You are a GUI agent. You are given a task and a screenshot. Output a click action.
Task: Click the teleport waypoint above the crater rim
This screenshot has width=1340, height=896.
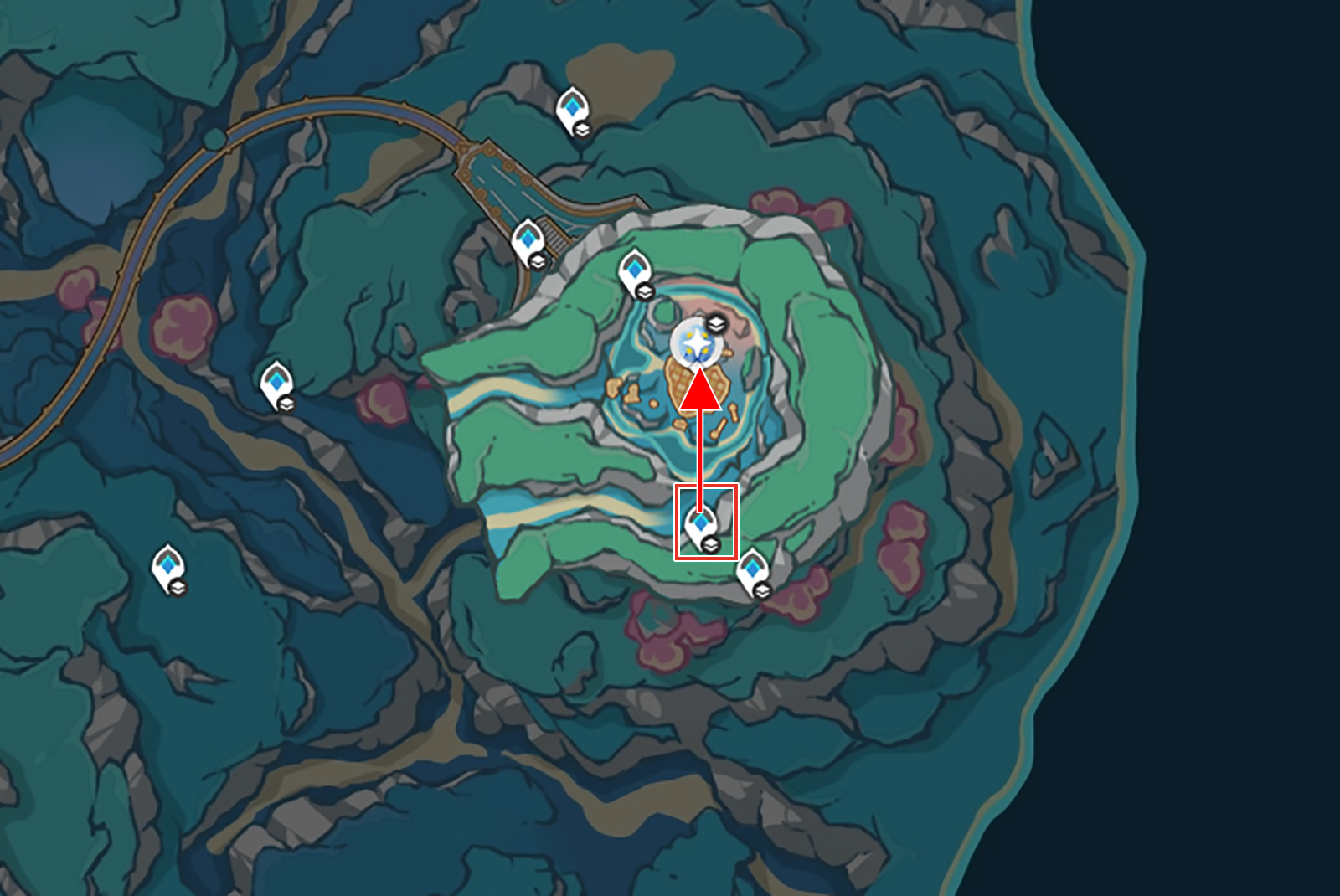[635, 270]
